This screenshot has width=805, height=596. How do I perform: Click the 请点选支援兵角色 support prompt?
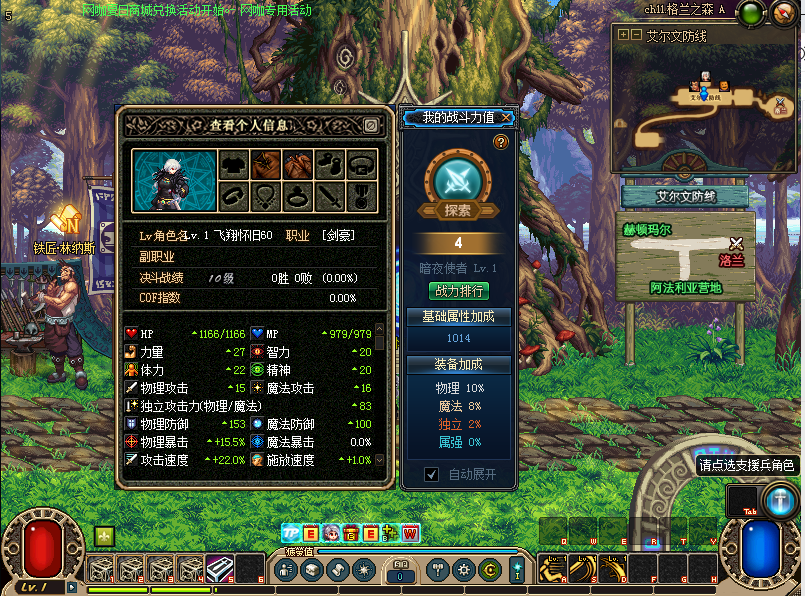pyautogui.click(x=746, y=465)
